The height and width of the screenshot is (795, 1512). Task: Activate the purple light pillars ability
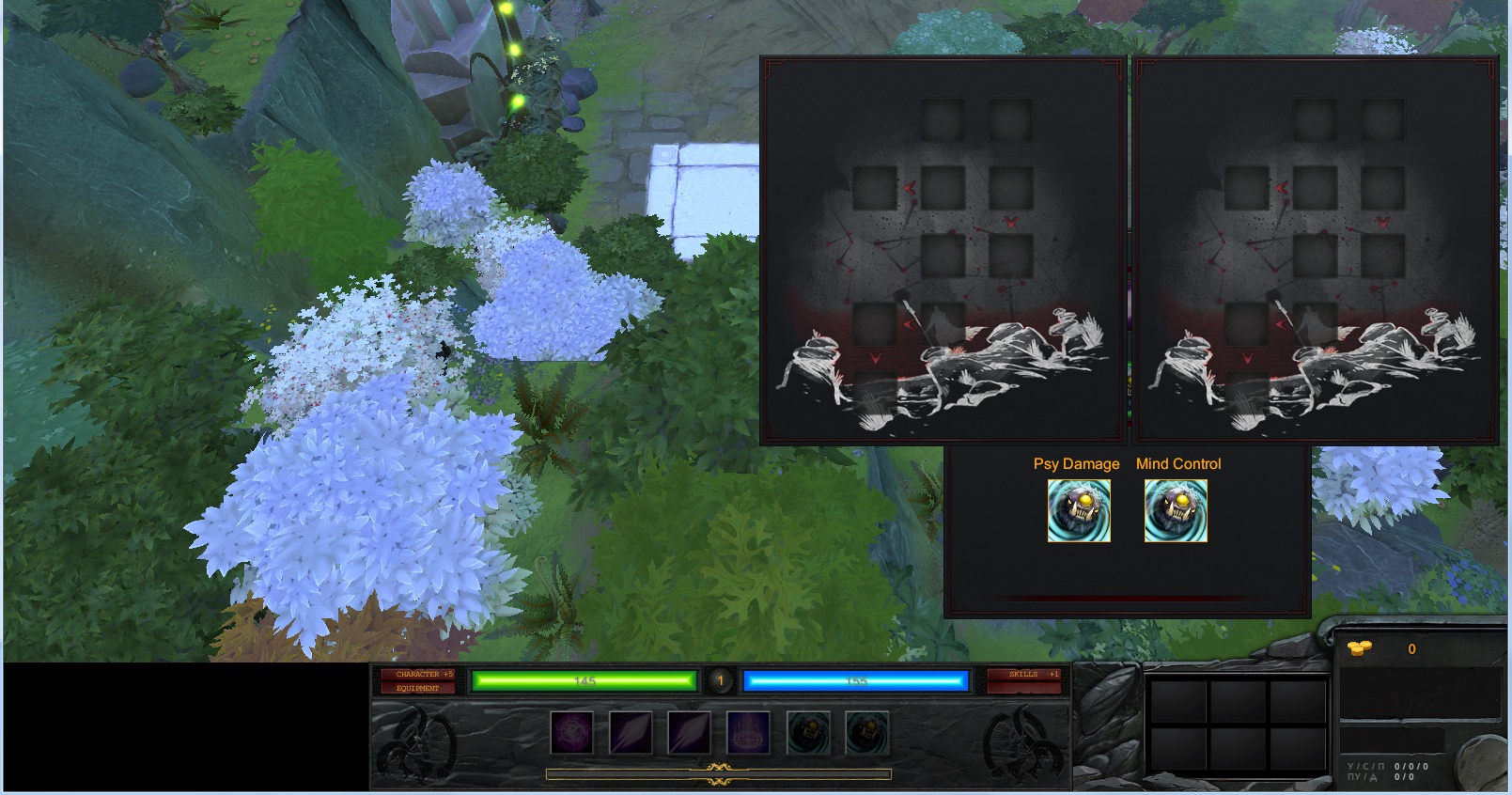pos(748,733)
